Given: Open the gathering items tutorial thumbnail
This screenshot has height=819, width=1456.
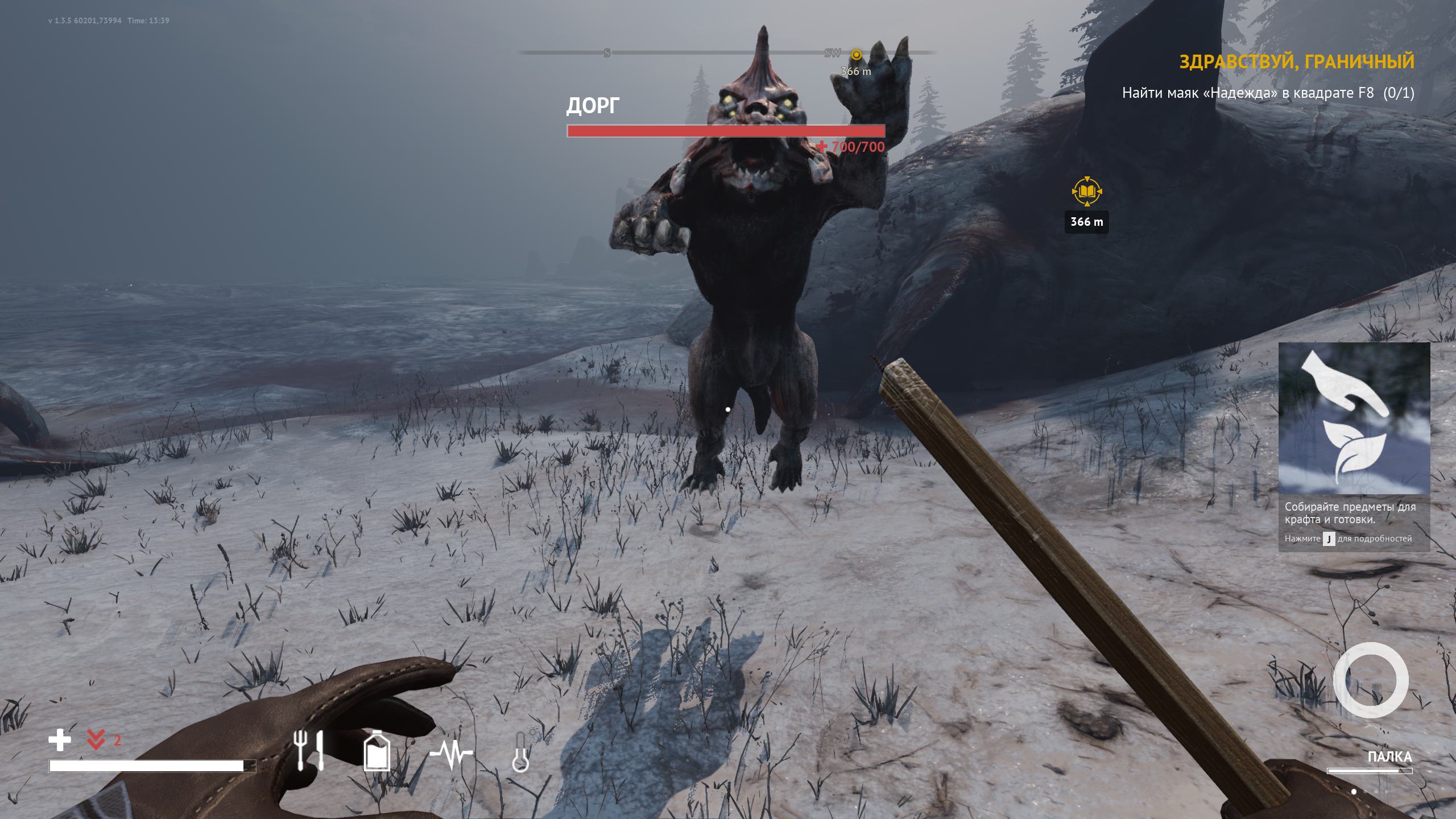Looking at the screenshot, I should [x=1354, y=419].
